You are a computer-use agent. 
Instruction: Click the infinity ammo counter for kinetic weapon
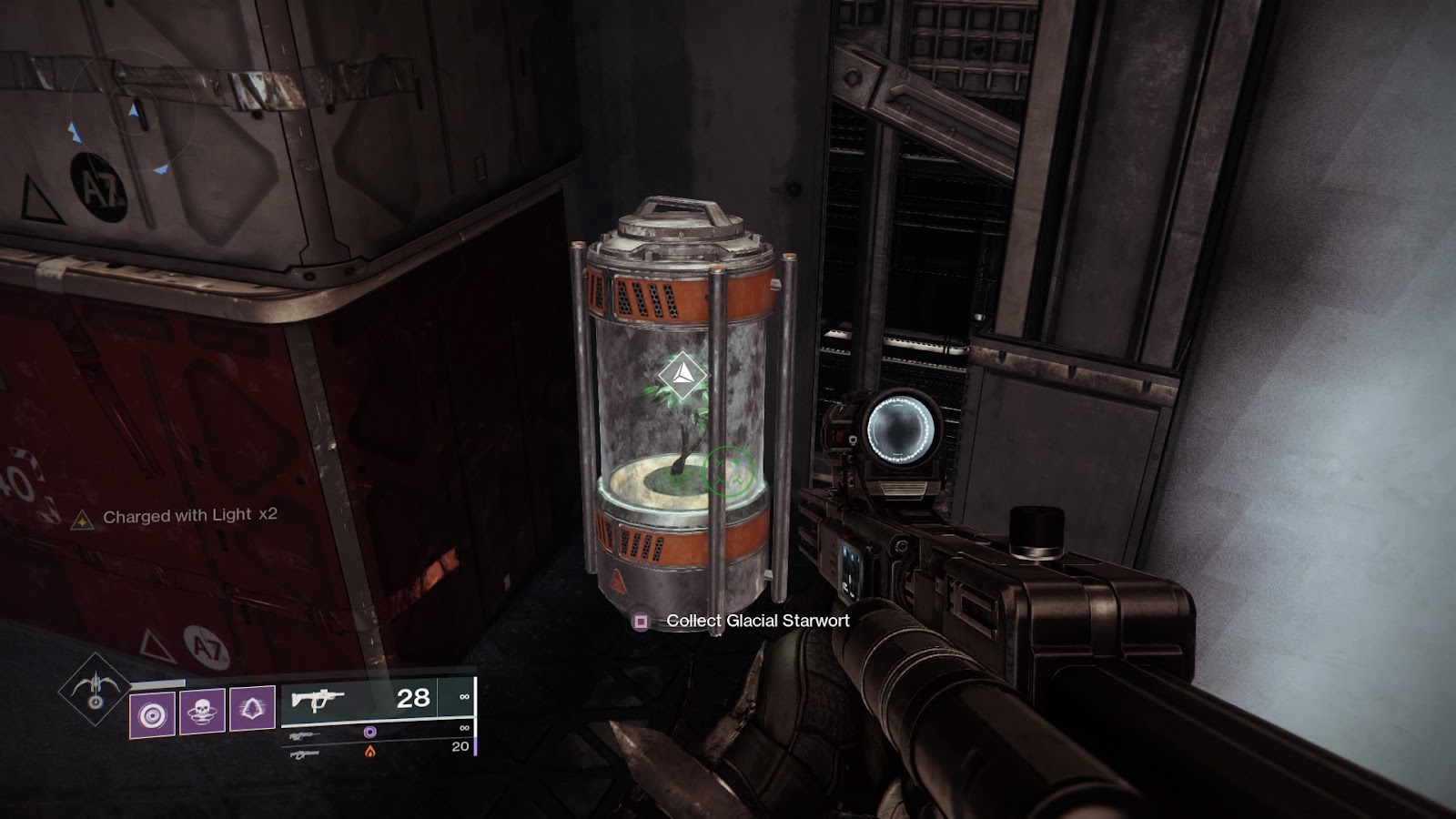click(464, 697)
